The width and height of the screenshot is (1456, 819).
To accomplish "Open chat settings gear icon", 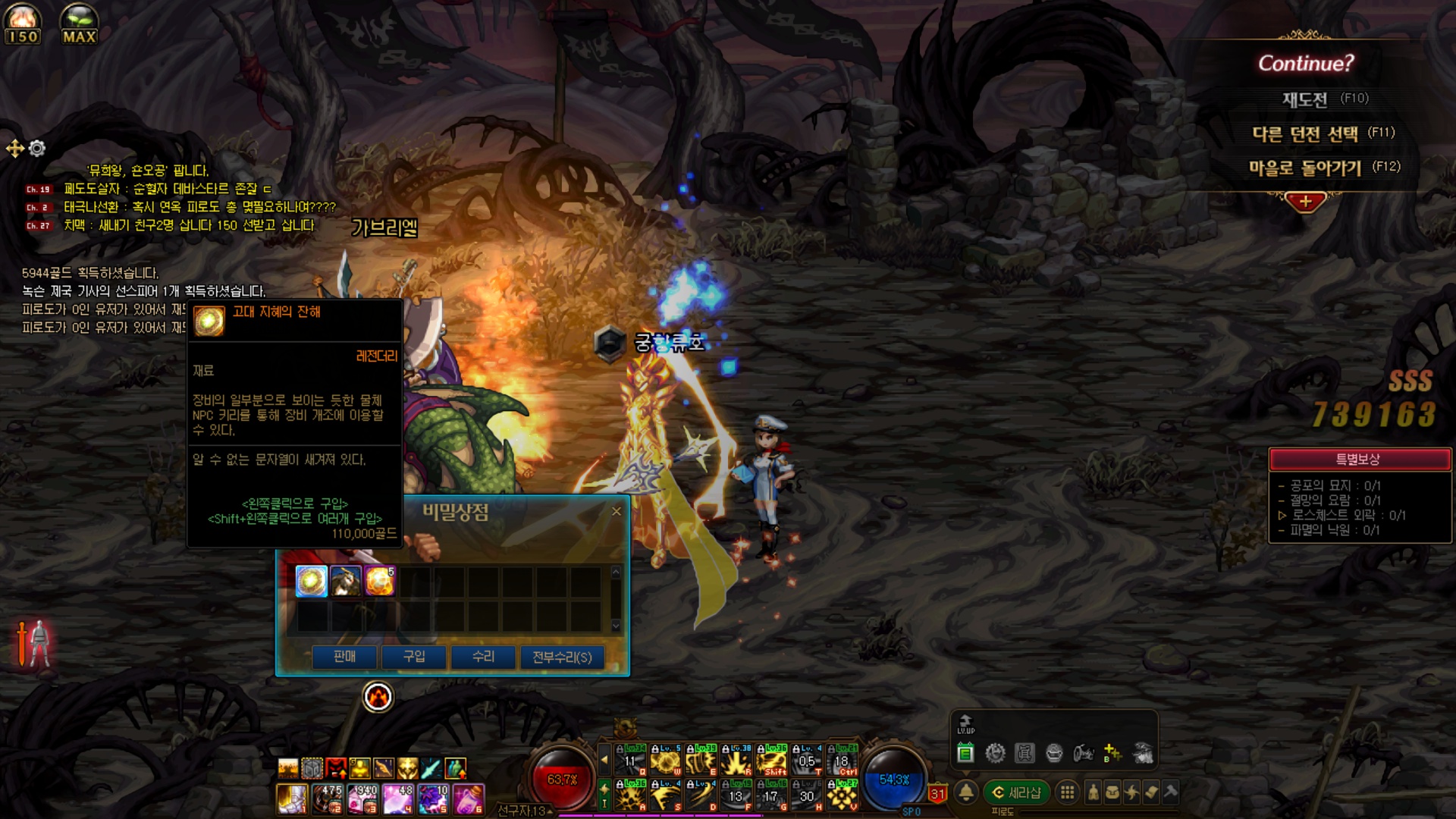I will coord(37,149).
